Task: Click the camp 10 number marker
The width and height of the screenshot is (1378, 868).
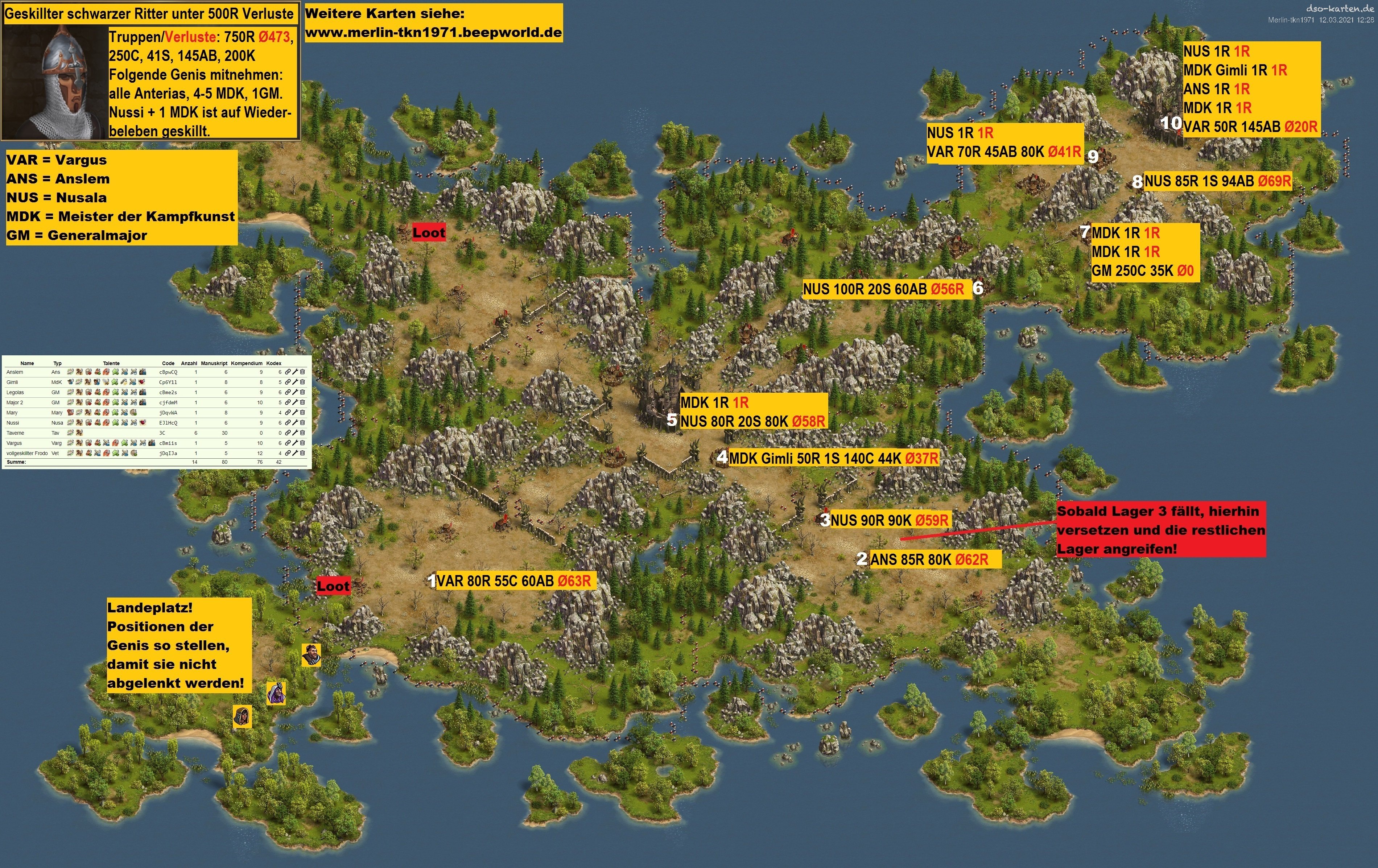Action: [1171, 123]
